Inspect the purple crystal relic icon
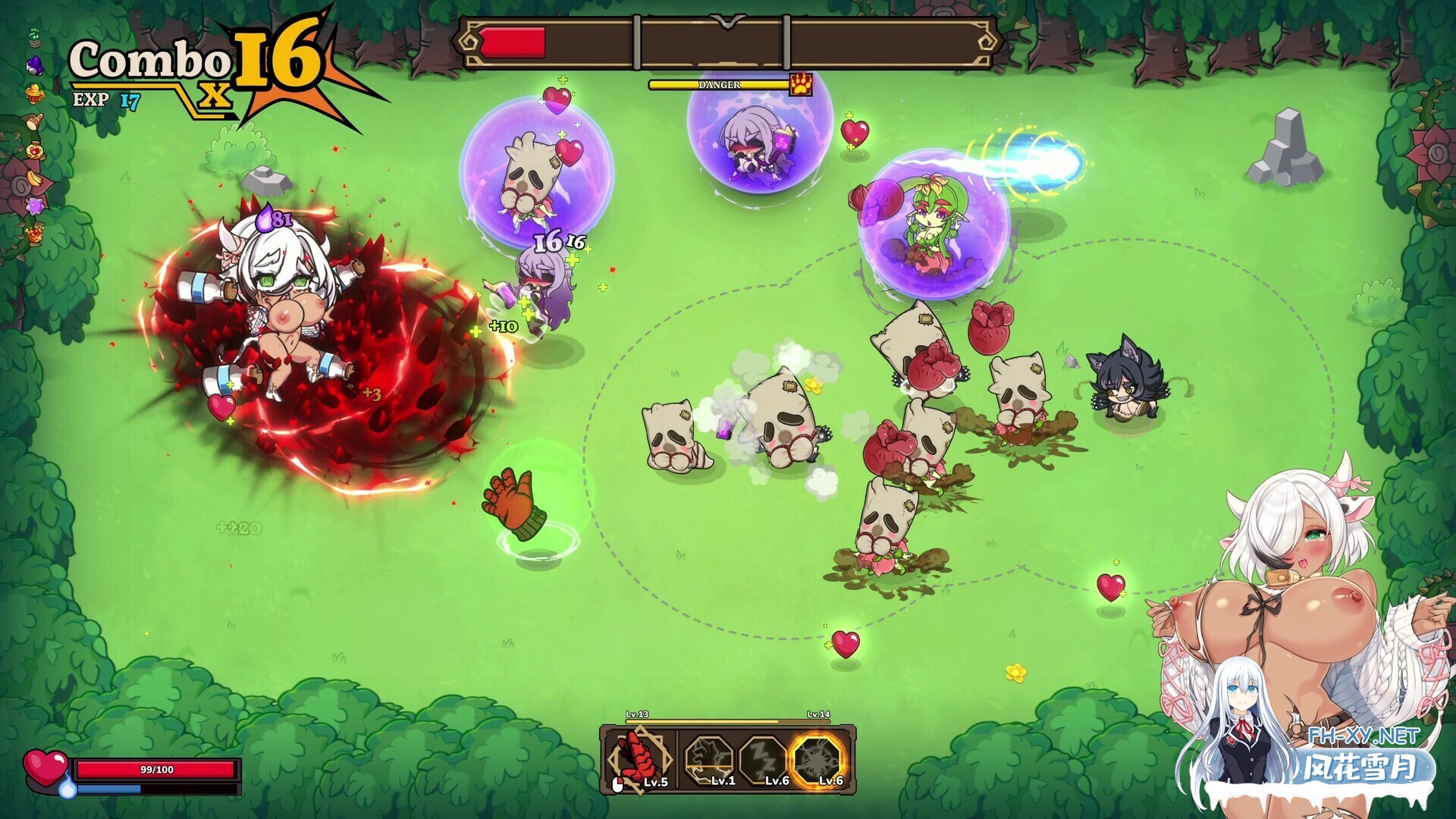This screenshot has width=1456, height=819. (x=35, y=66)
